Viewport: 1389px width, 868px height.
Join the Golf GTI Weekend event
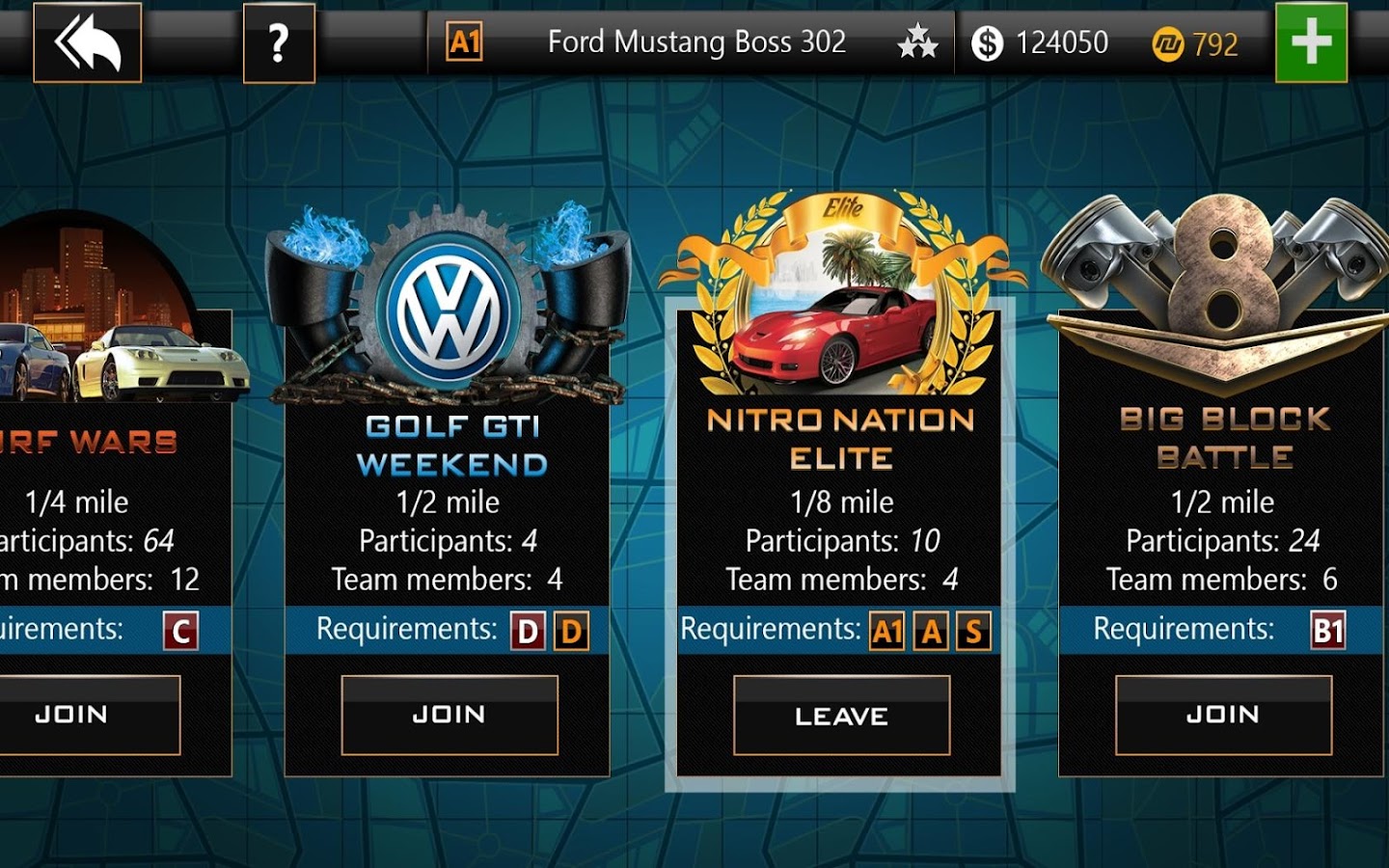pyautogui.click(x=449, y=715)
